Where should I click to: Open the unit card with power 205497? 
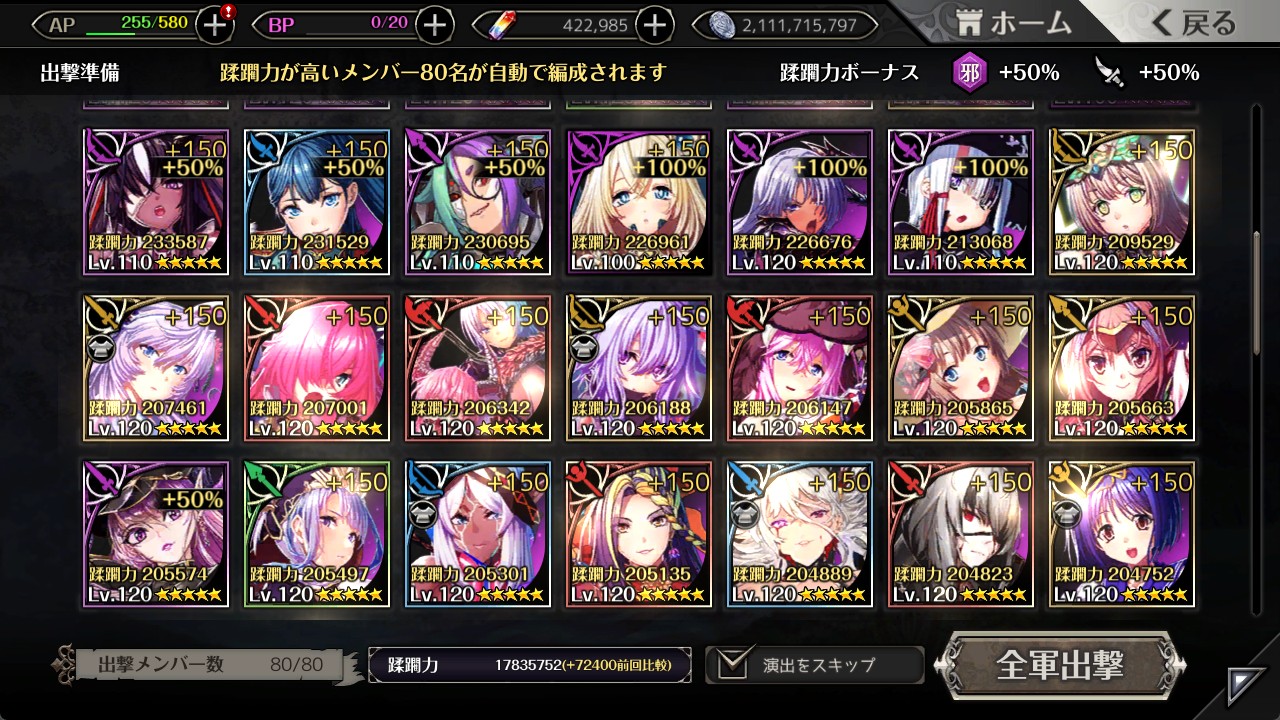tap(318, 534)
